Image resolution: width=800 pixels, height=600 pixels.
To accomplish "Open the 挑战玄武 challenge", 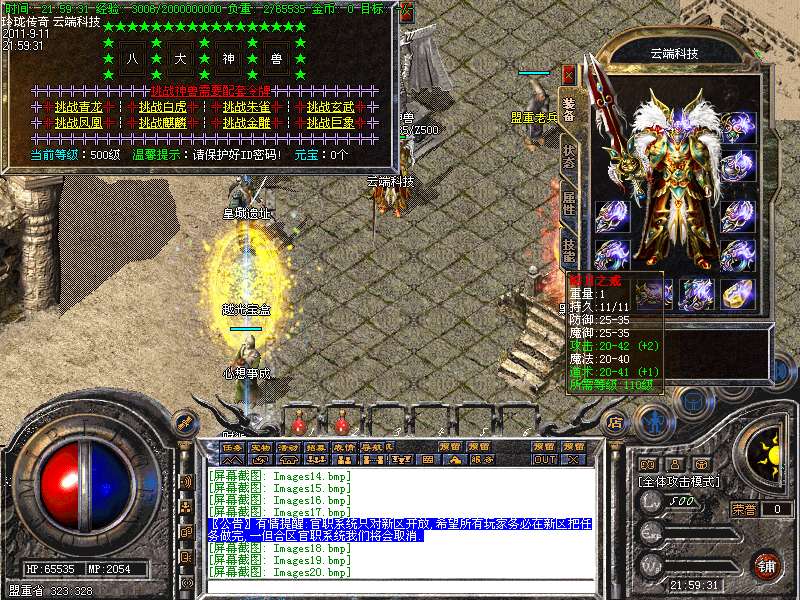I will [x=330, y=107].
